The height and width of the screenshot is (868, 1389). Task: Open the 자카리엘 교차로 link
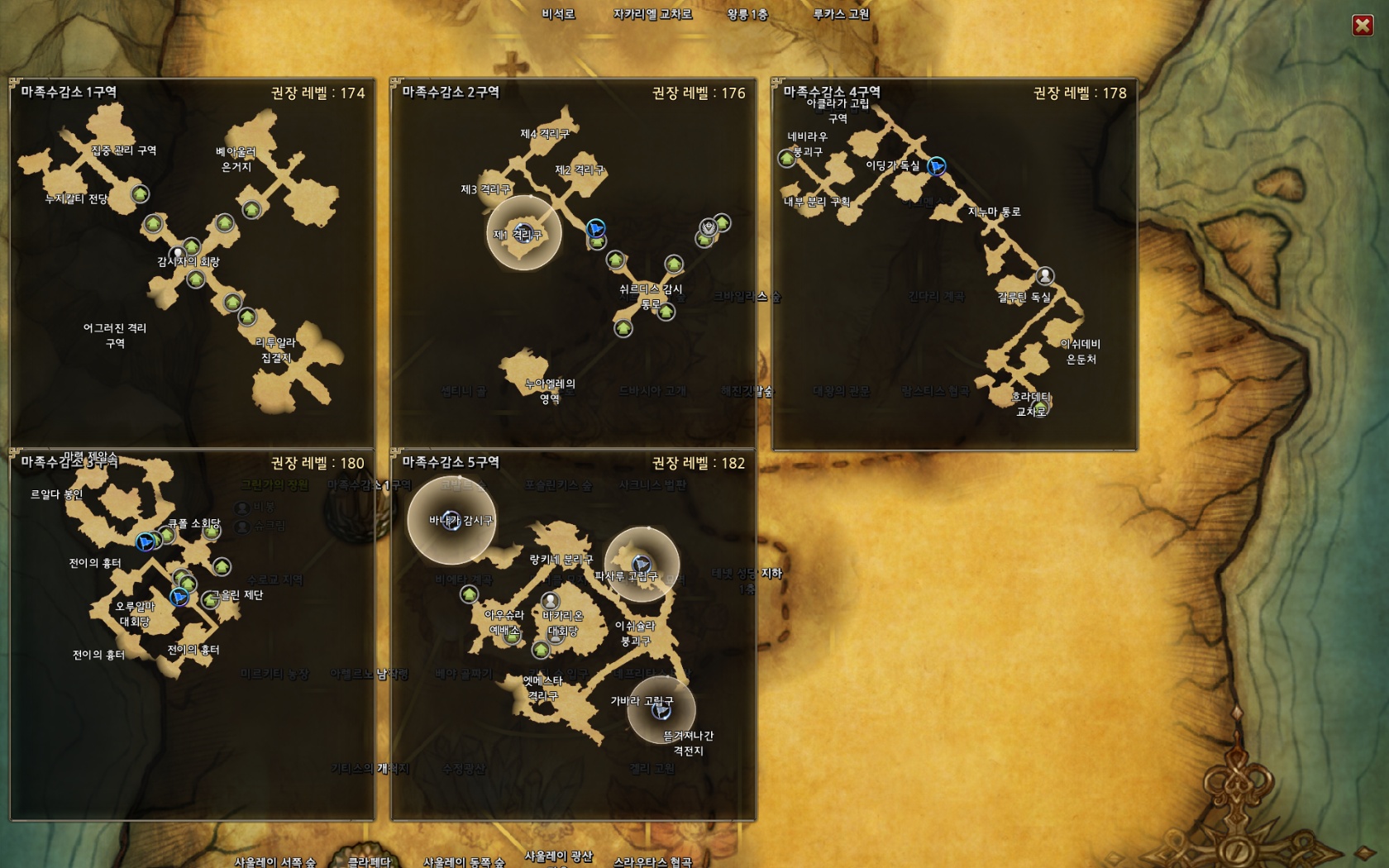point(650,13)
